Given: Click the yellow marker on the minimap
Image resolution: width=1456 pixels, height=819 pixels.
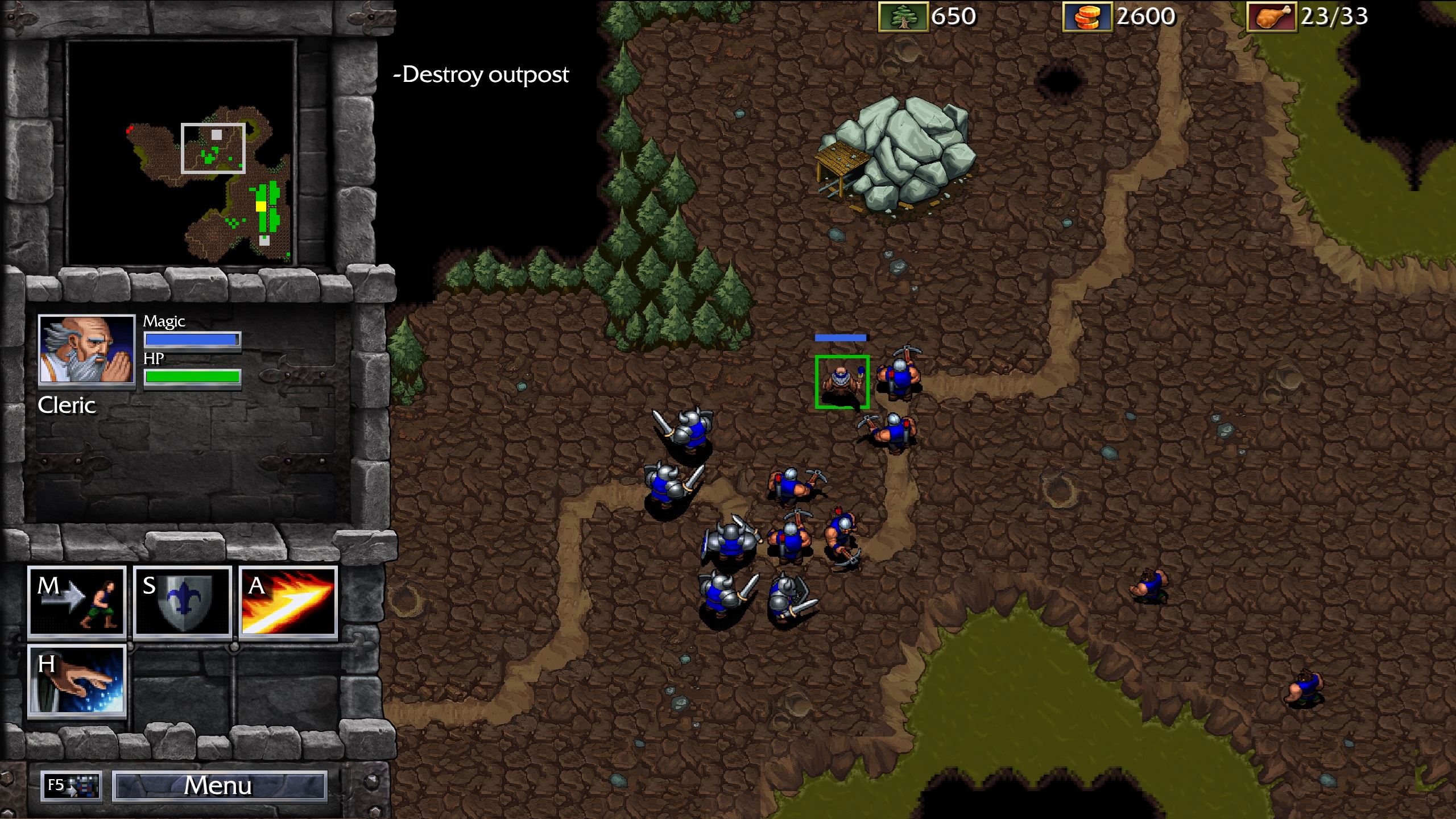Looking at the screenshot, I should click(262, 206).
